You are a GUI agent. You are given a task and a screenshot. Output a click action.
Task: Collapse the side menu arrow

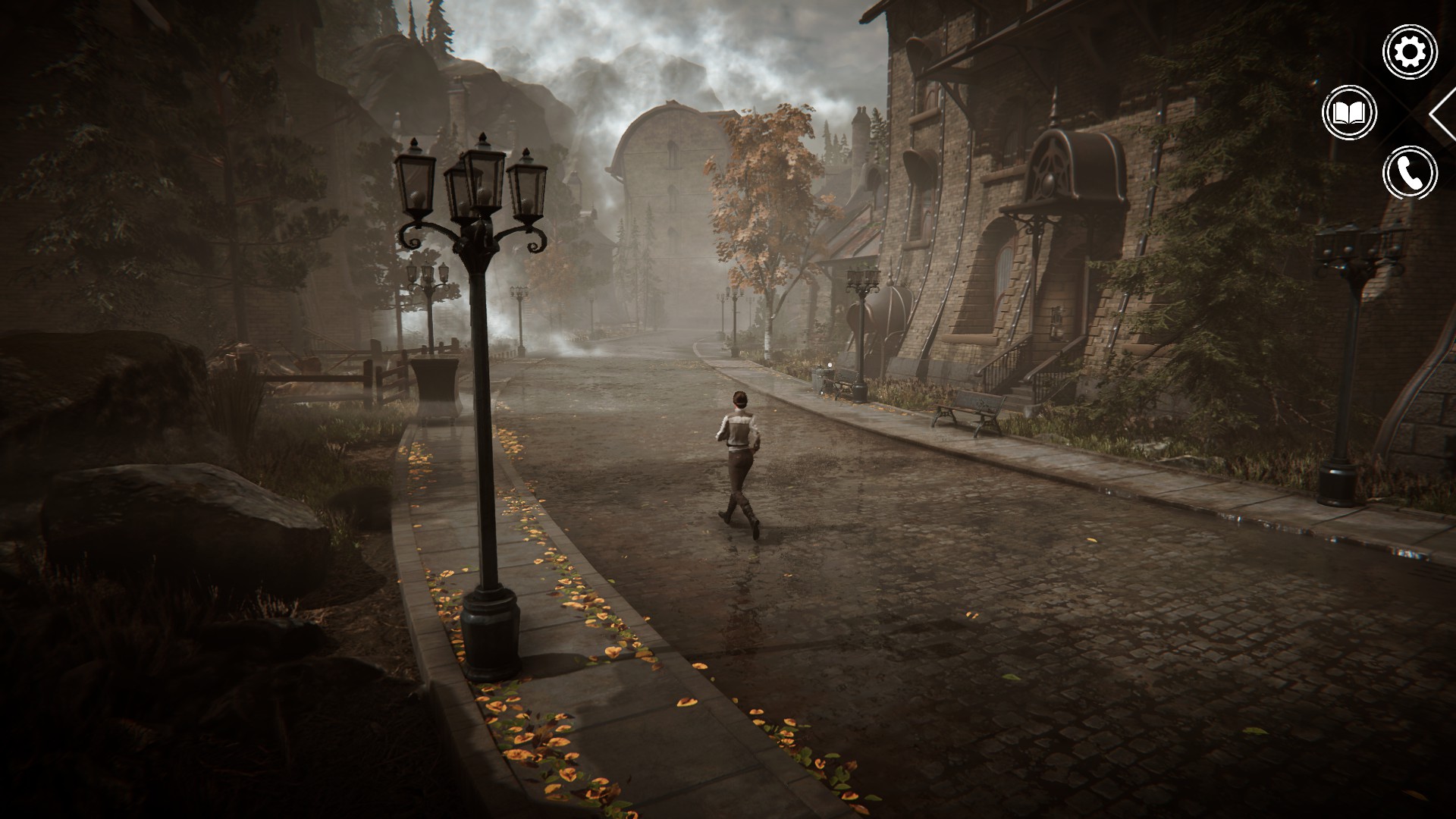(1442, 114)
